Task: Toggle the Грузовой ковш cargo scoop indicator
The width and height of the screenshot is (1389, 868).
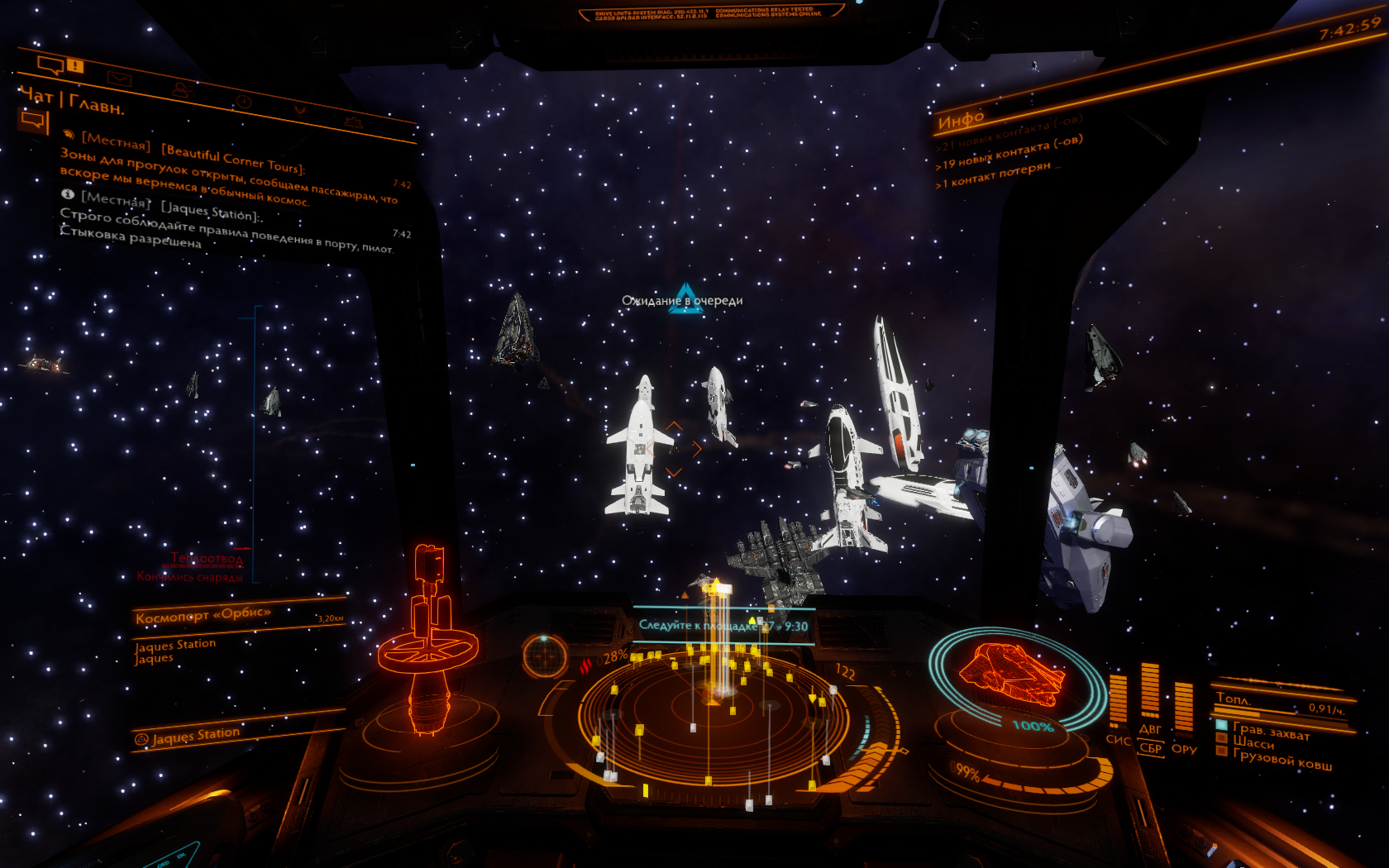Action: (x=1282, y=759)
